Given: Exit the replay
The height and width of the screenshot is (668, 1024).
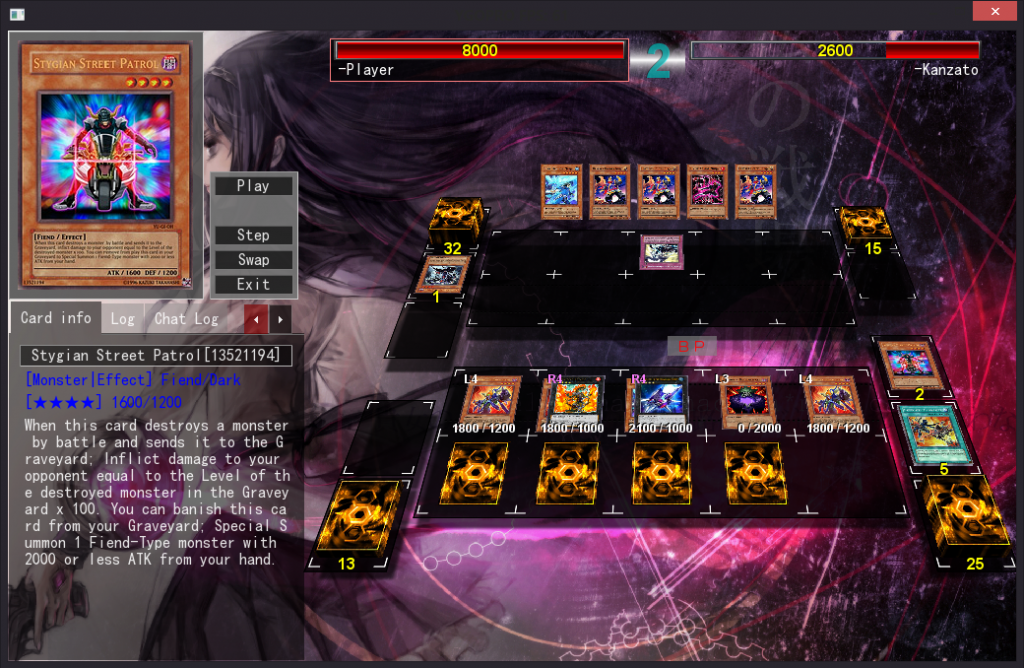Looking at the screenshot, I should click(253, 284).
